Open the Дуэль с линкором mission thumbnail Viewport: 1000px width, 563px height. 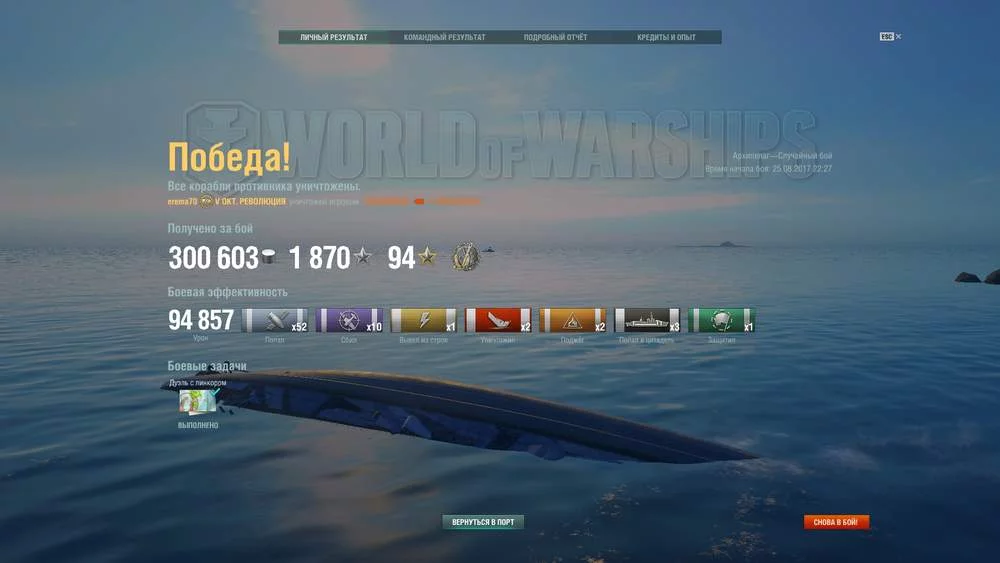(198, 401)
